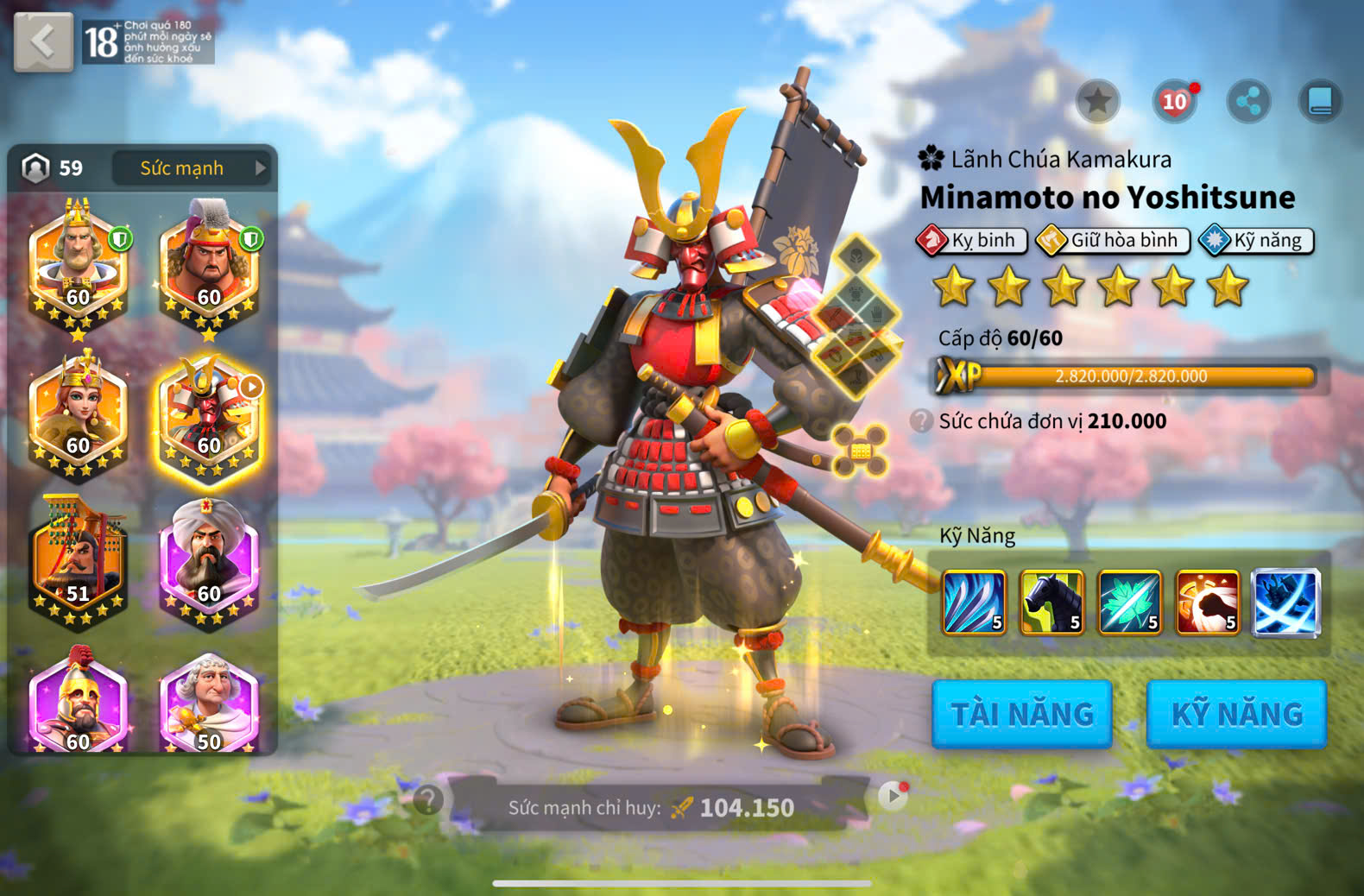Click the play arrow beside commander power
1364x896 pixels.
[893, 795]
